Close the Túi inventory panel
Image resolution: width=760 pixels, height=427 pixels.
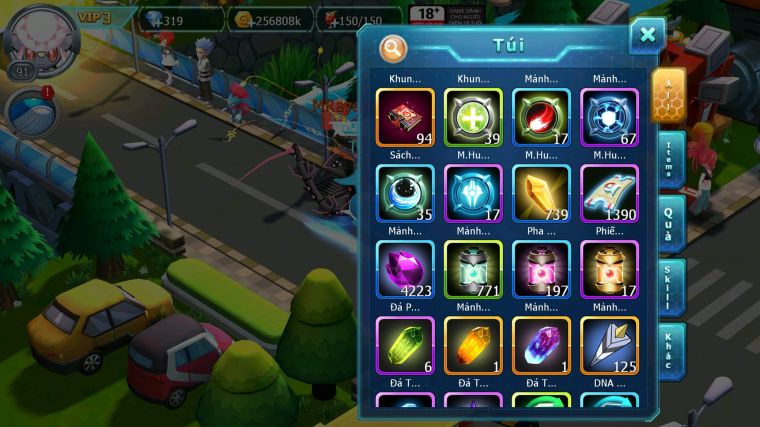[647, 36]
